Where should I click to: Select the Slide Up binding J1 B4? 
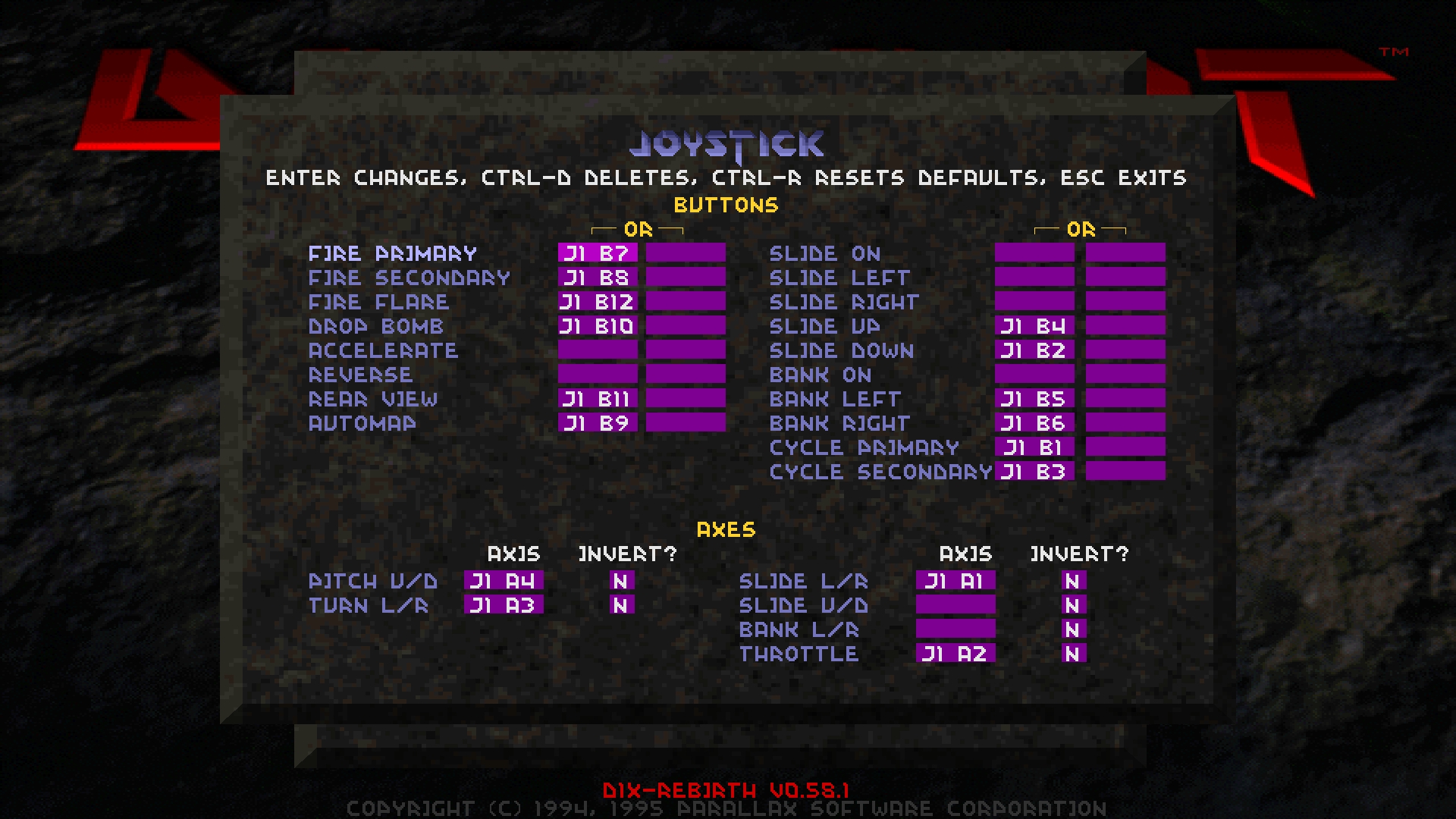click(1034, 327)
